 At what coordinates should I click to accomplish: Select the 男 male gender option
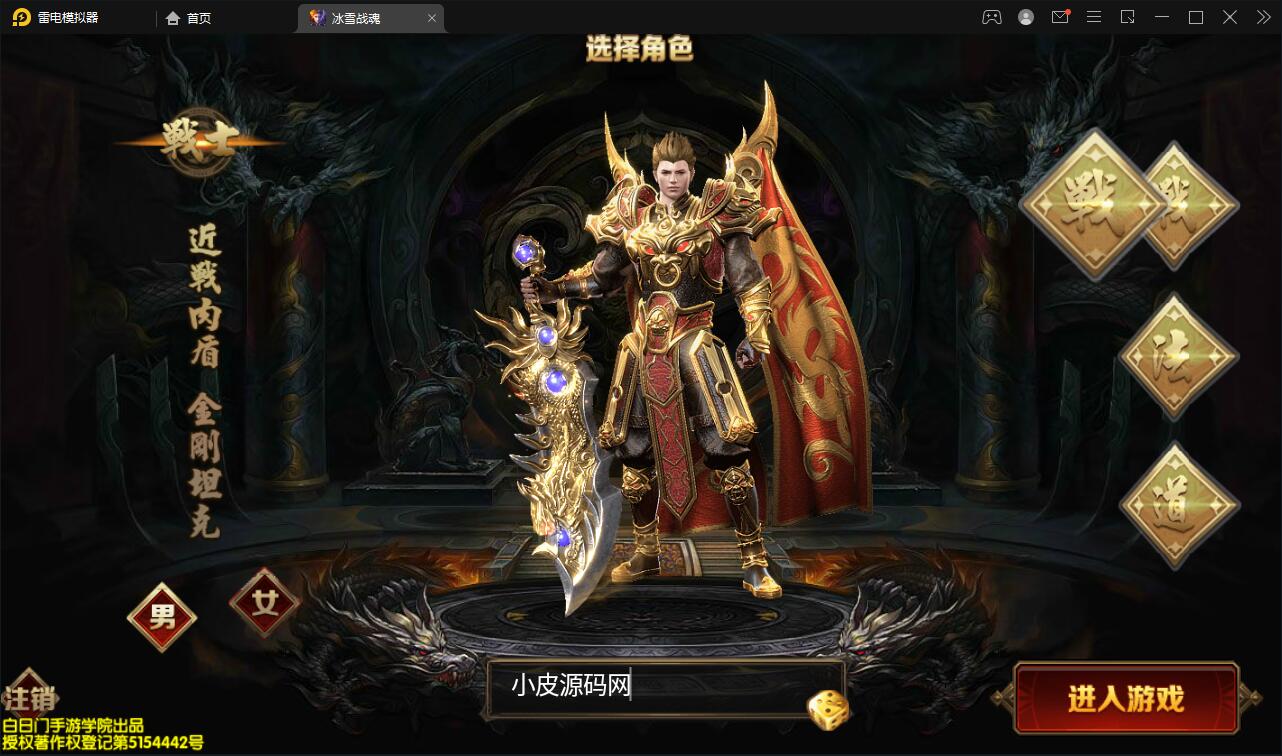pos(161,617)
